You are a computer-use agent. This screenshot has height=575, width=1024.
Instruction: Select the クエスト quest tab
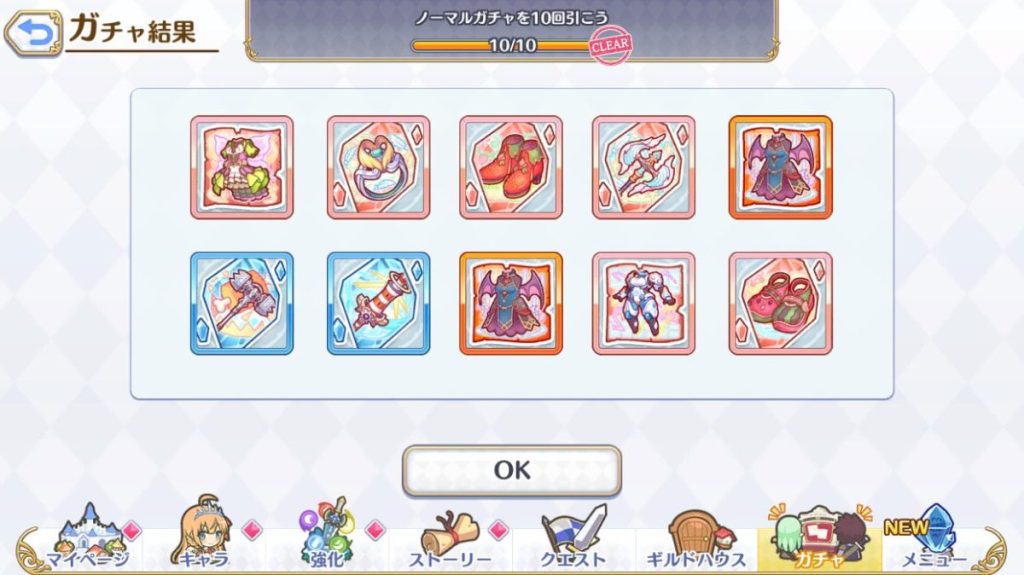tap(574, 541)
